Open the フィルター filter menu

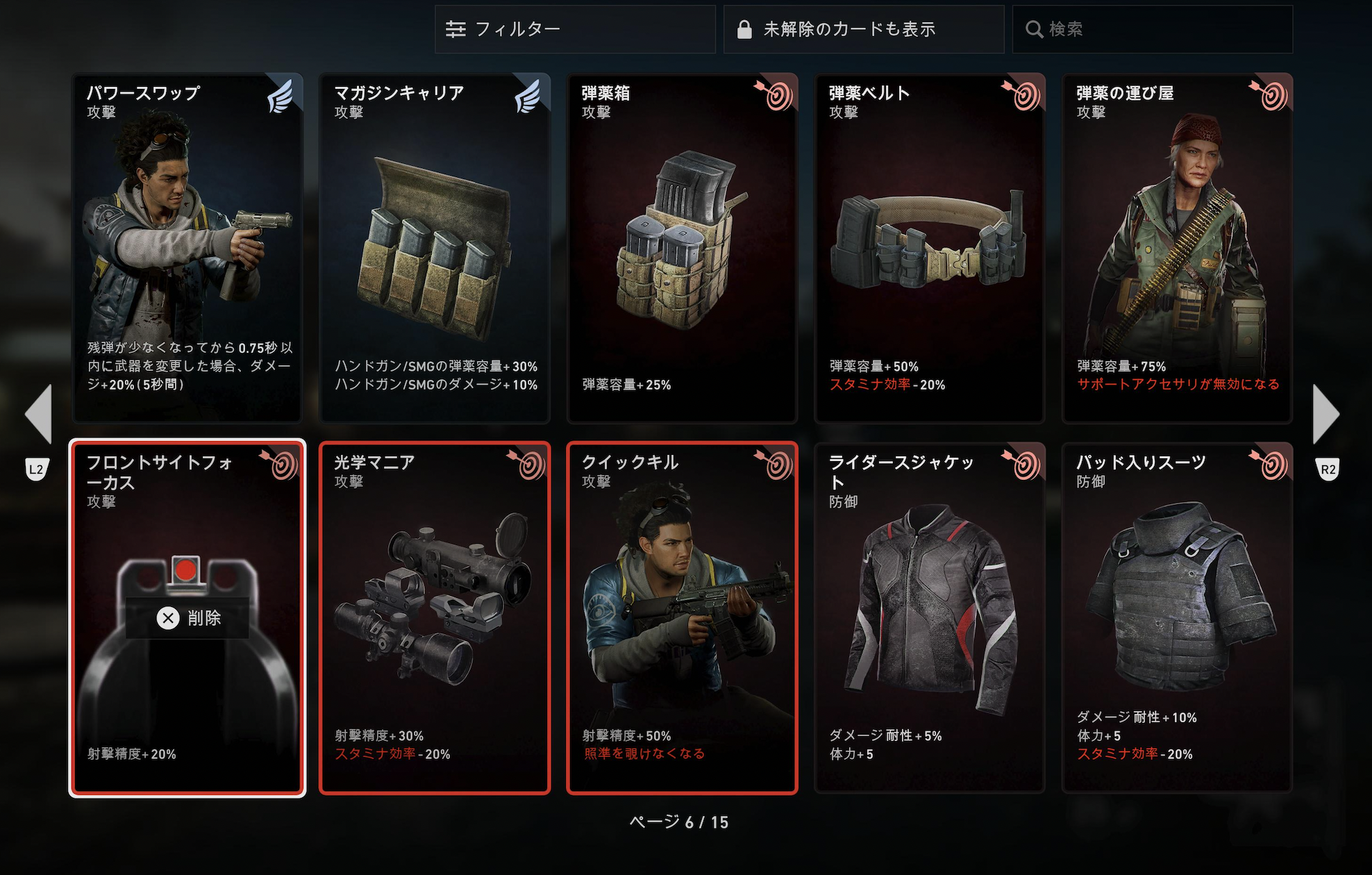(x=574, y=29)
